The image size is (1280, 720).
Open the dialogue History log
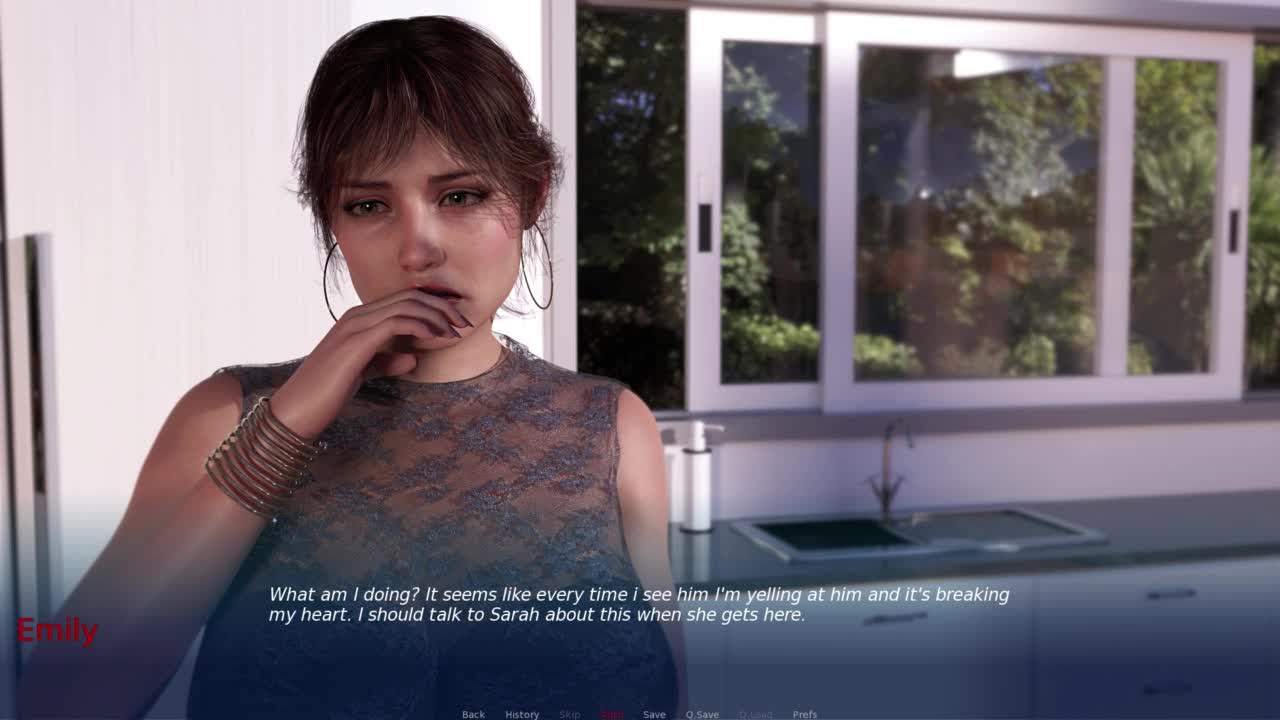(521, 714)
